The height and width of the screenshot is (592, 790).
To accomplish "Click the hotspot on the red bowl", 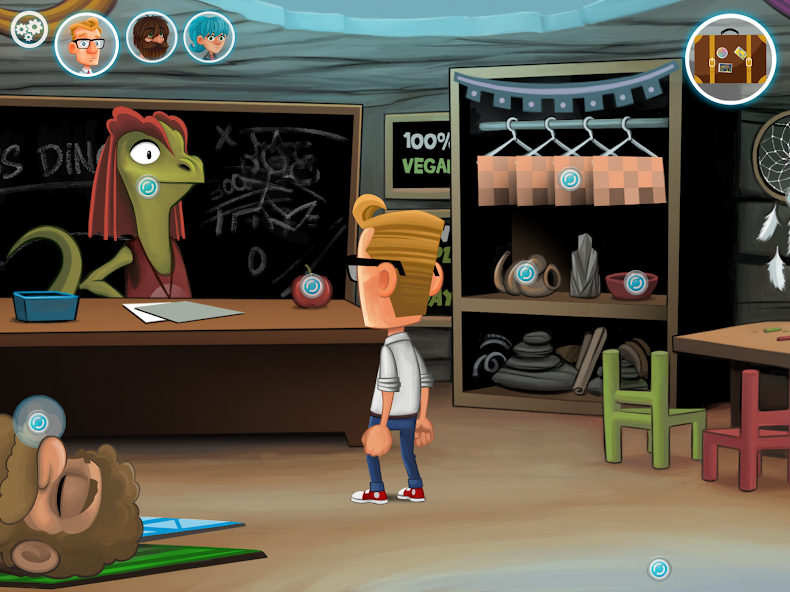I will pyautogui.click(x=636, y=283).
